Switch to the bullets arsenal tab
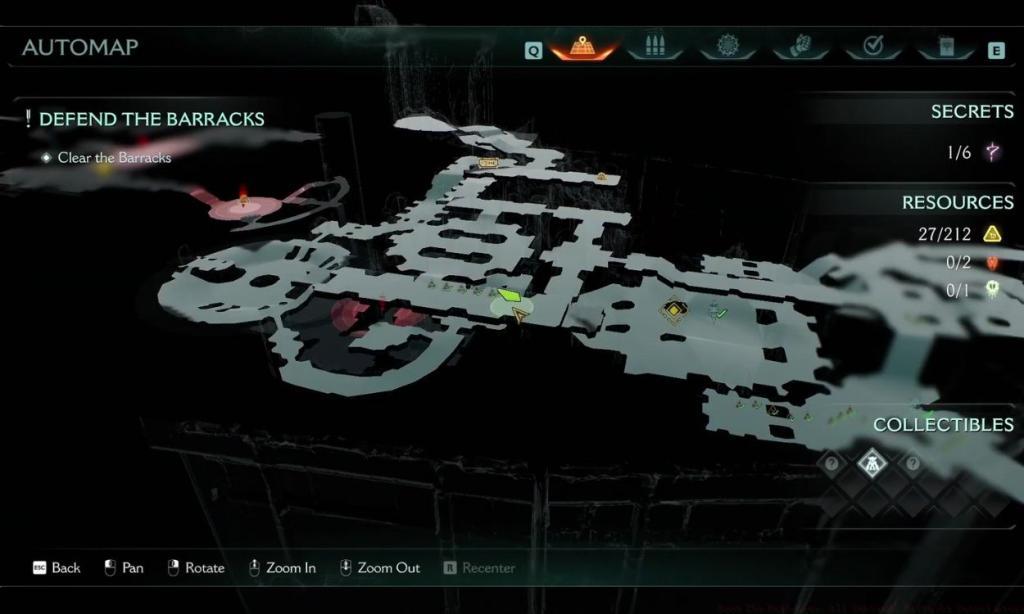1024x614 pixels. tap(656, 47)
